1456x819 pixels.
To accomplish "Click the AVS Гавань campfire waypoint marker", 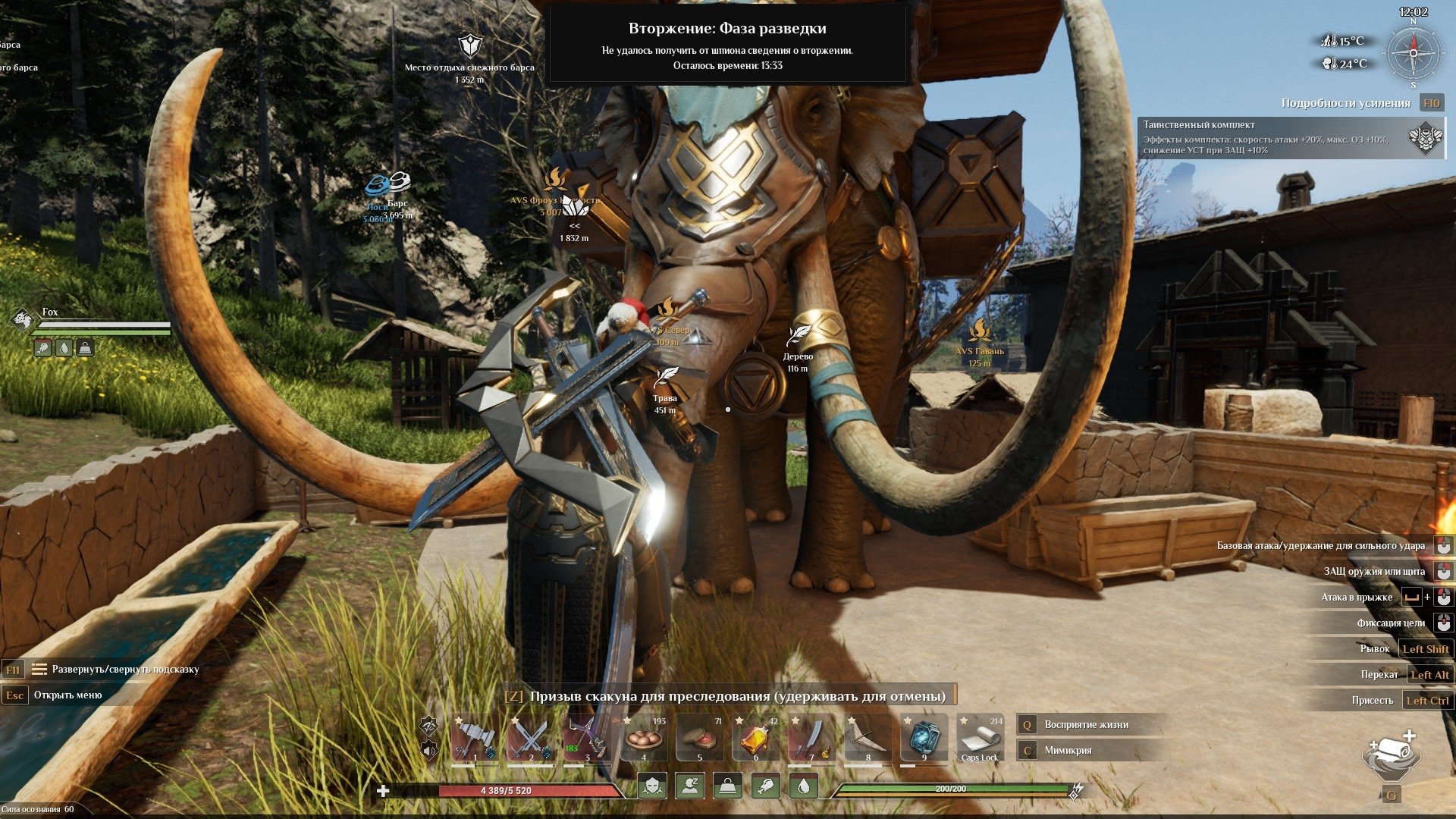I will (x=979, y=331).
